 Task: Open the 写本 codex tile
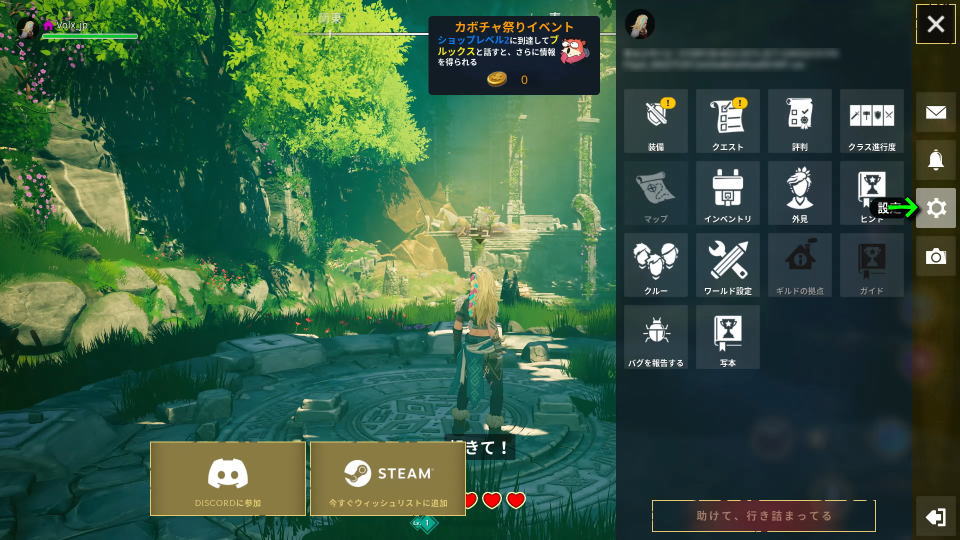[728, 337]
